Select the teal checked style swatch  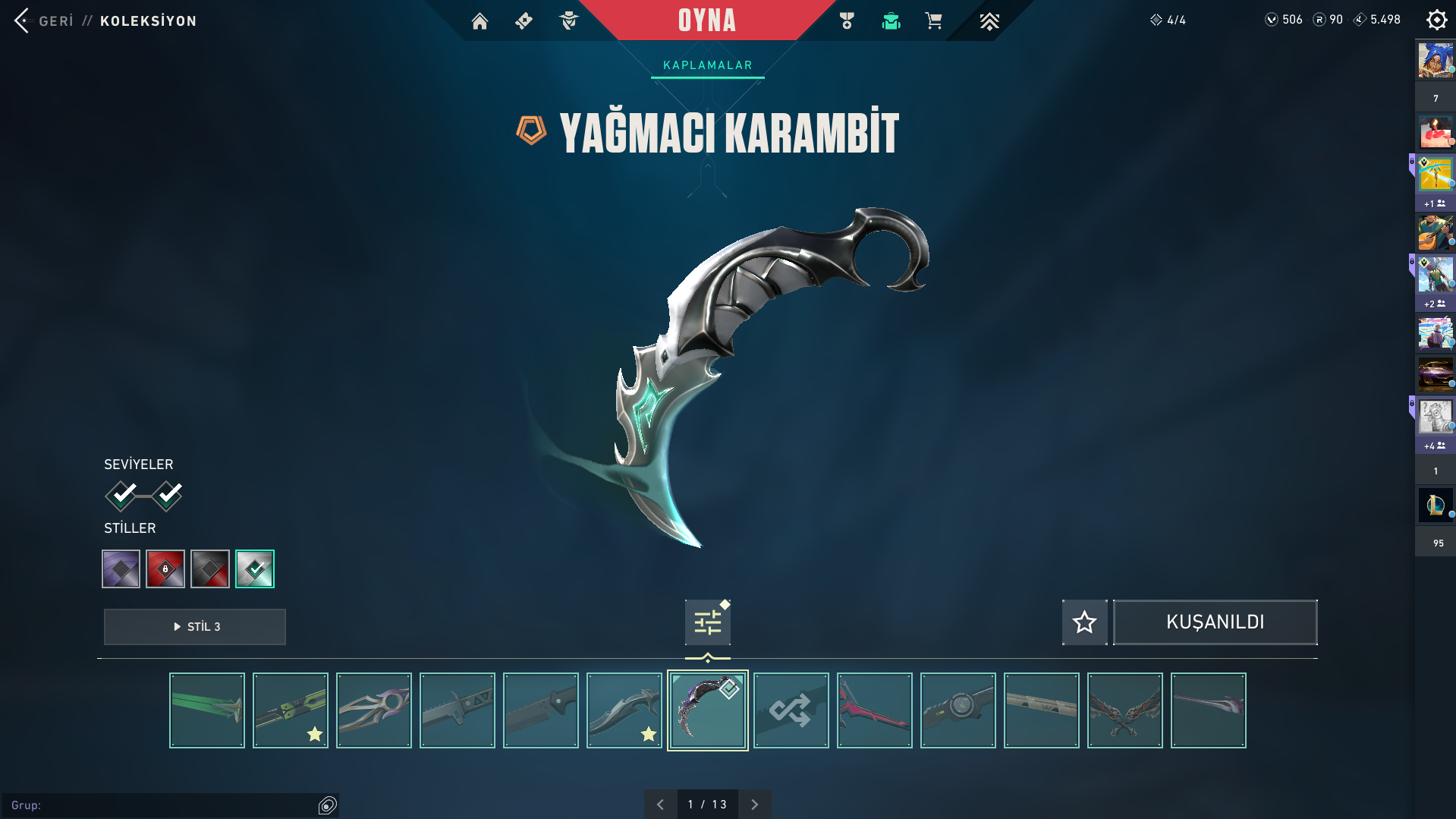point(255,569)
